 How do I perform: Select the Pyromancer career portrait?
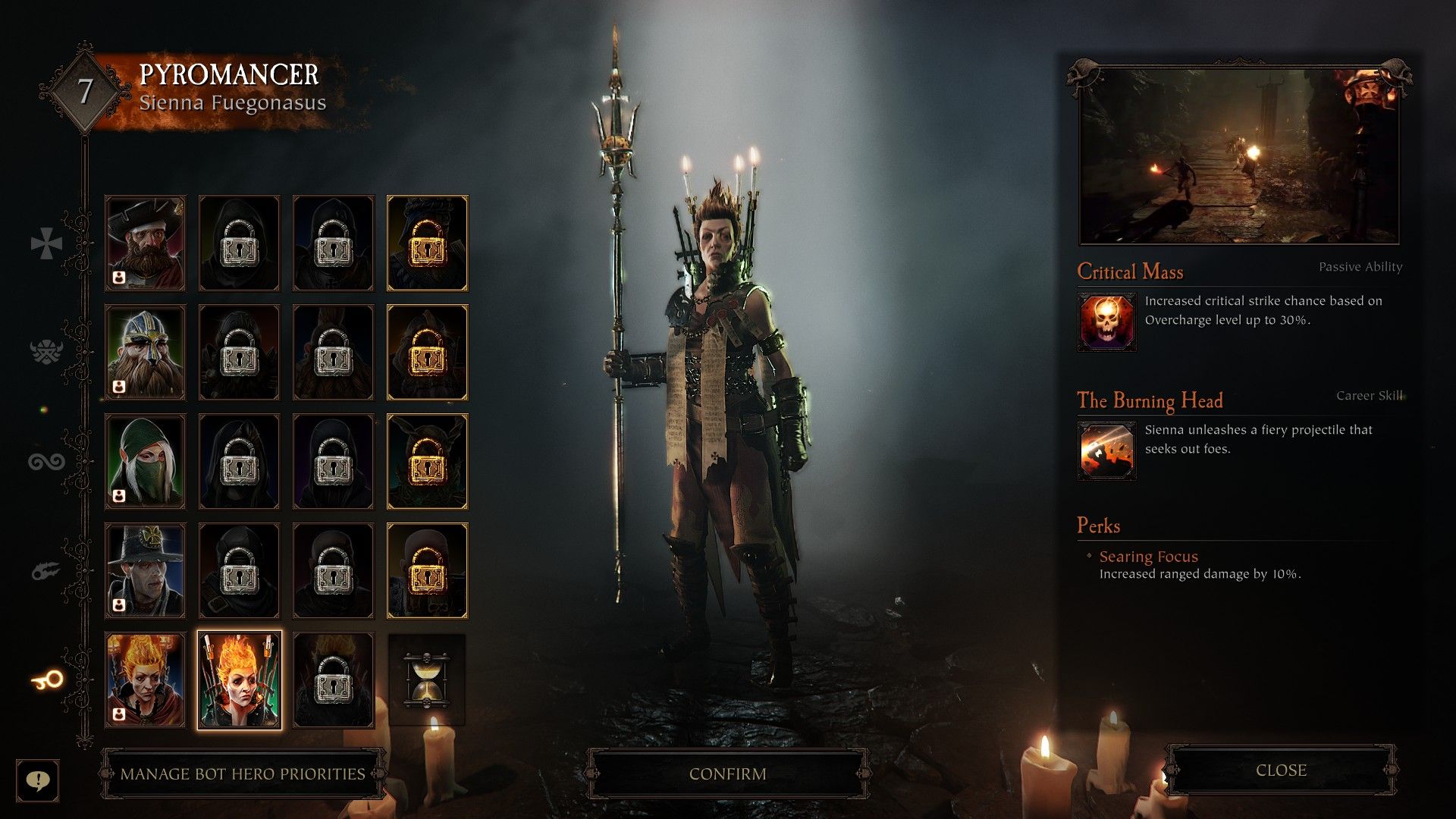pyautogui.click(x=239, y=679)
